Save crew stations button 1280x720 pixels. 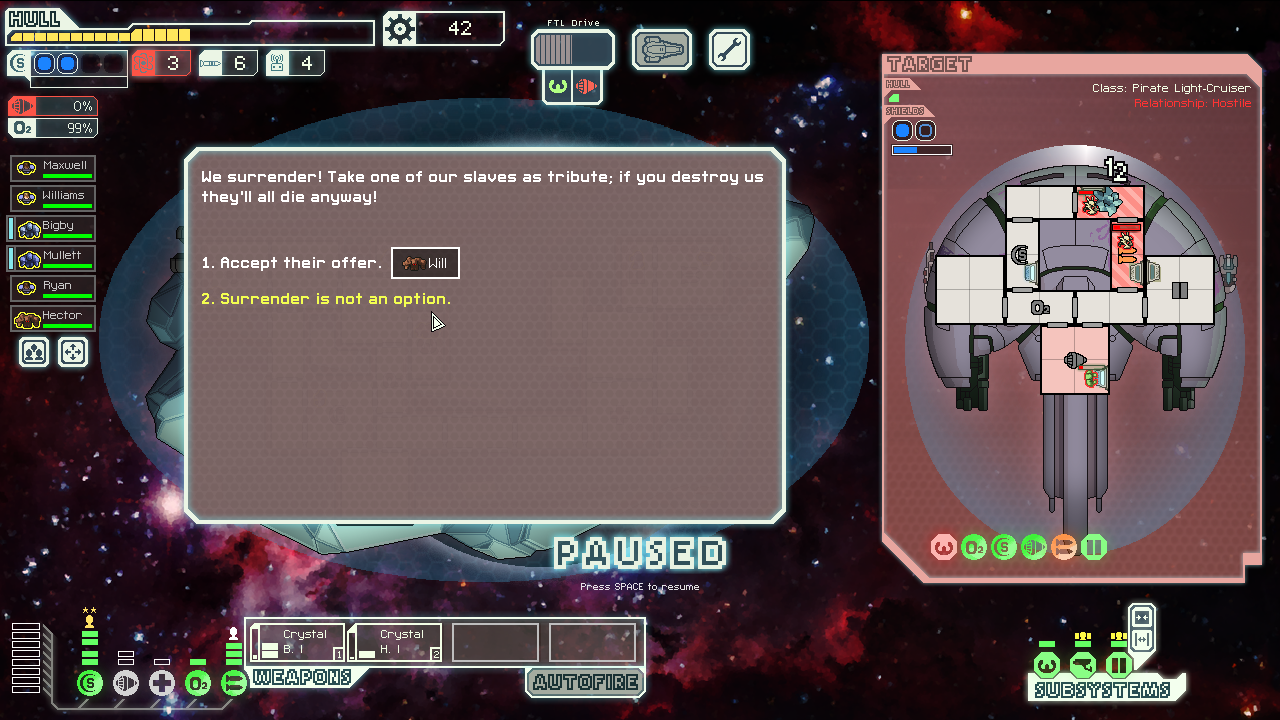coord(35,352)
